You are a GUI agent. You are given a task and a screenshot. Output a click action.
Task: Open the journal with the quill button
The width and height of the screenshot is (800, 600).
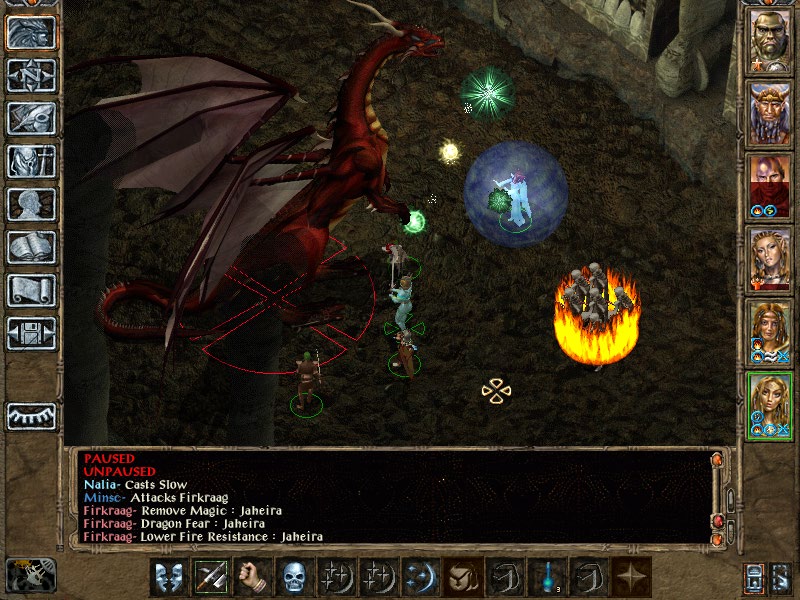coord(31,118)
